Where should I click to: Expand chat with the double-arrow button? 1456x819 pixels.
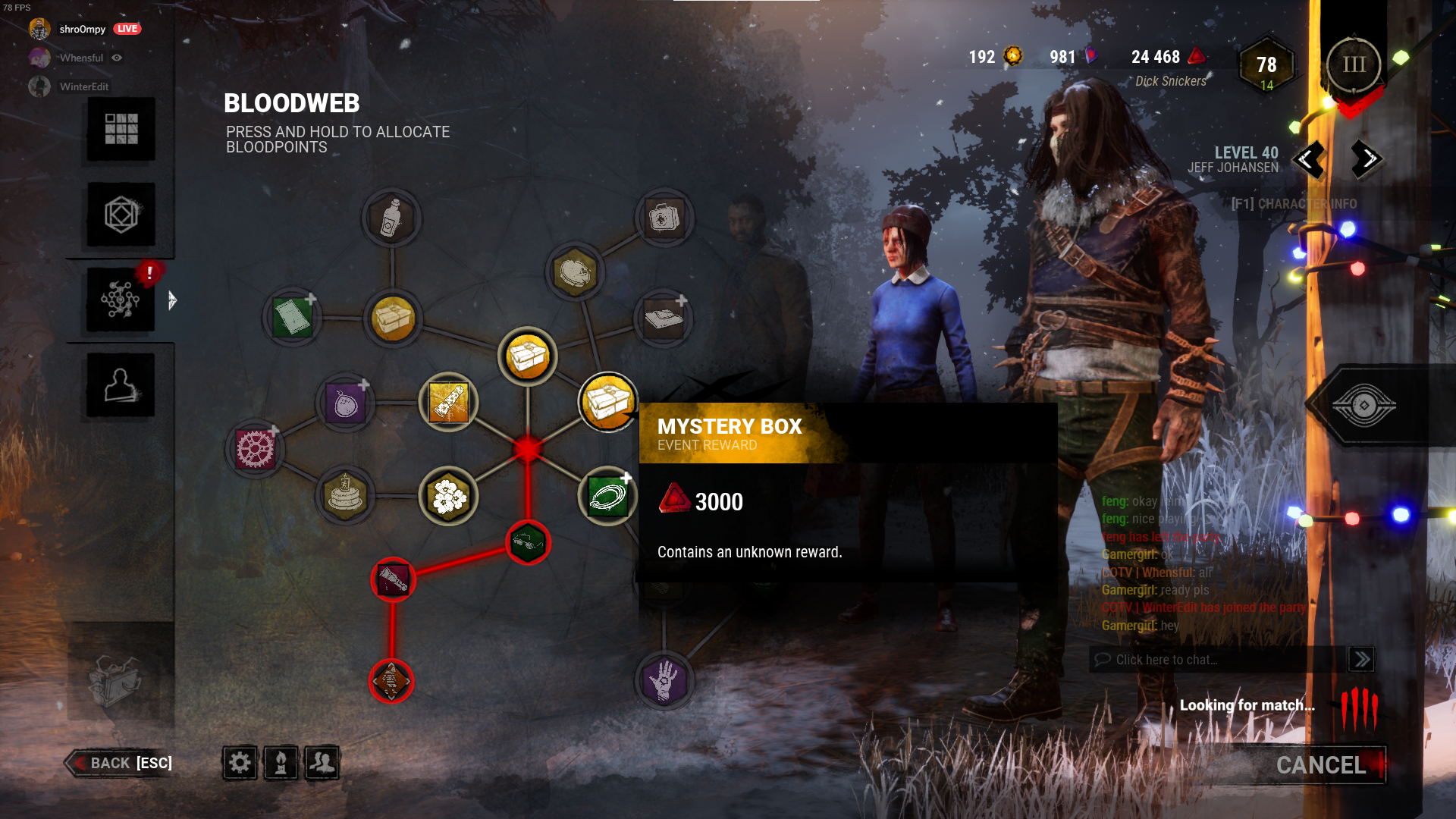pyautogui.click(x=1362, y=659)
